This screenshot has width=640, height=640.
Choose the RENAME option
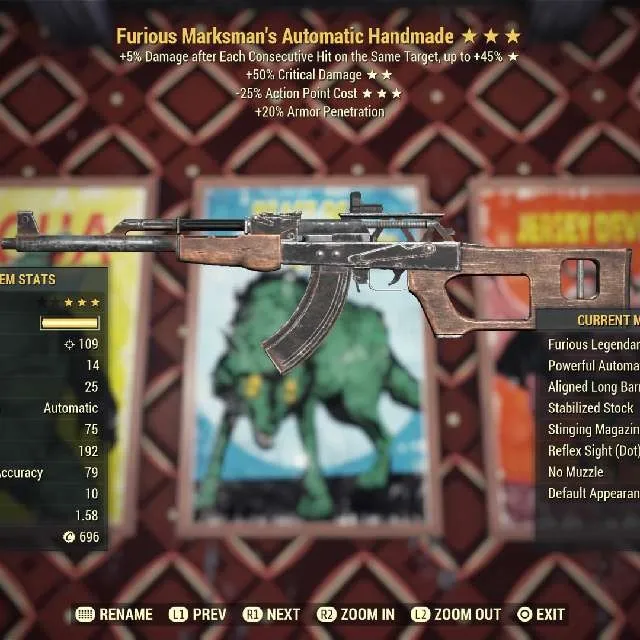click(x=115, y=614)
